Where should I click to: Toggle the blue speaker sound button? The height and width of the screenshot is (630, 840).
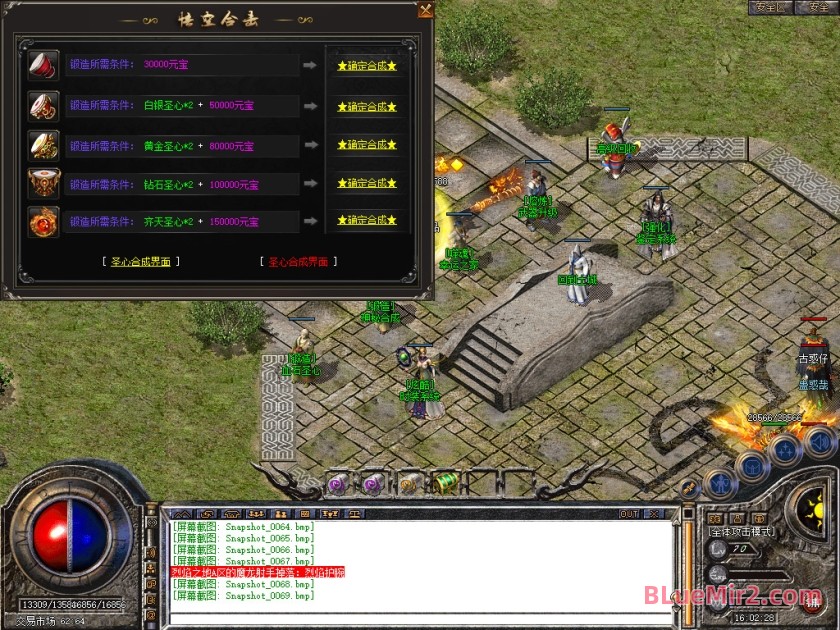point(819,441)
